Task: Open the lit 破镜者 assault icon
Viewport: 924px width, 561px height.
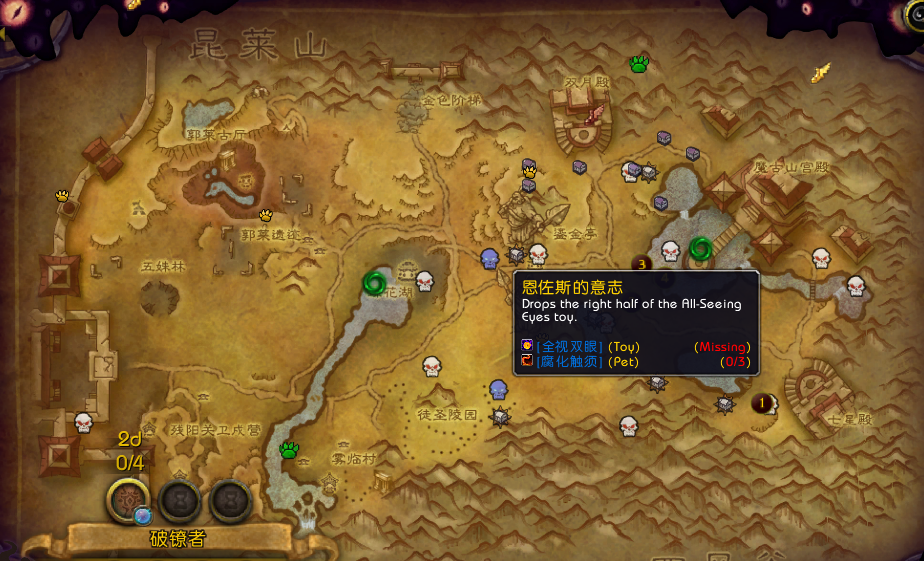Action: pyautogui.click(x=129, y=498)
